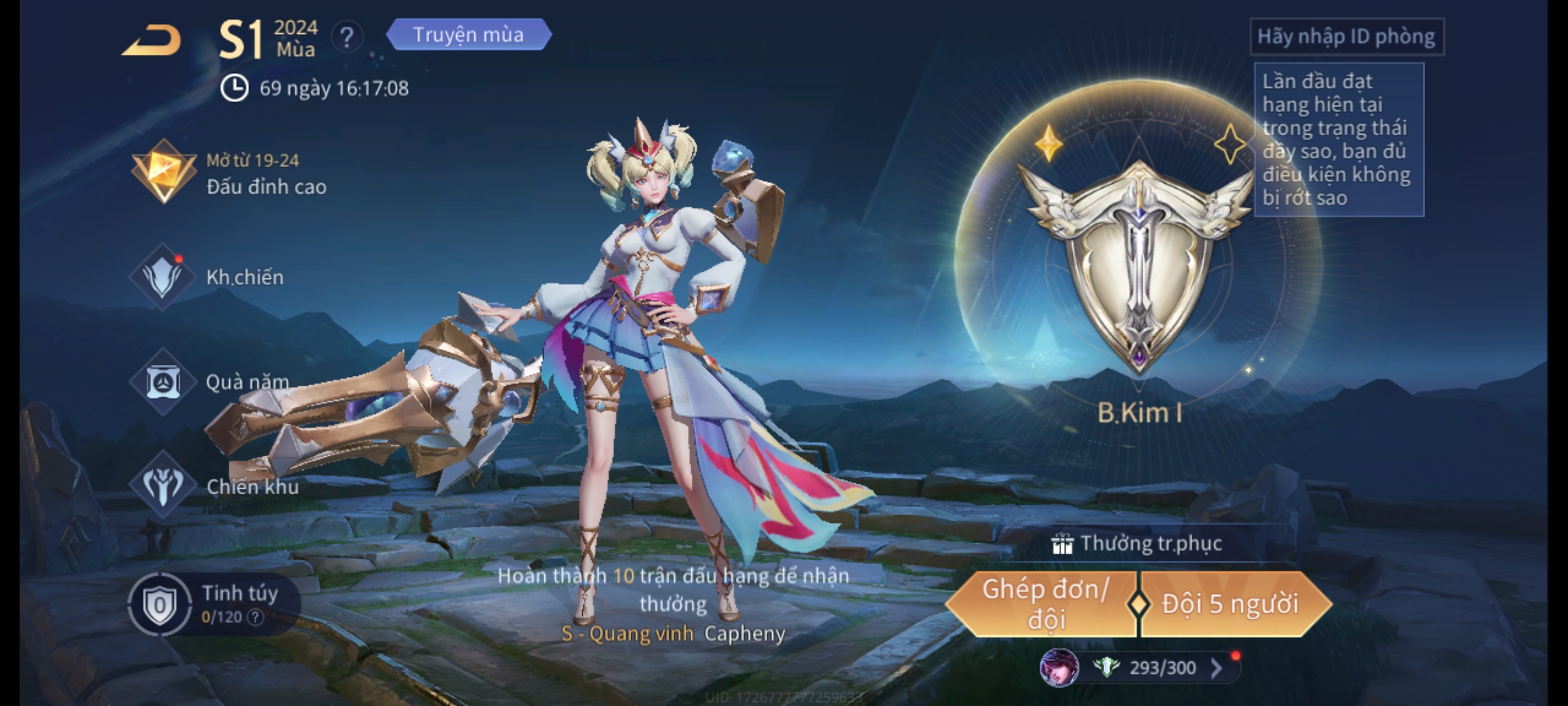
Task: Go back with the return arrow
Action: point(152,41)
